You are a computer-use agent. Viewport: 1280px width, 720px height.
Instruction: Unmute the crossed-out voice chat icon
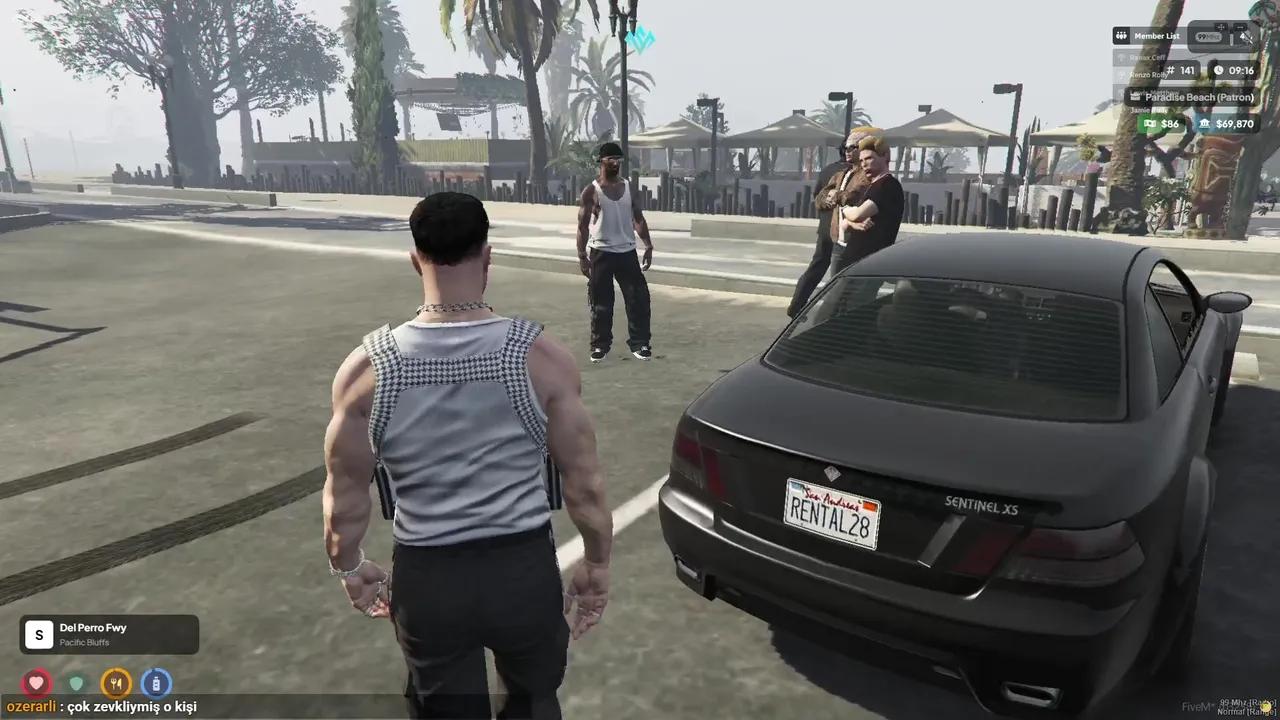pyautogui.click(x=1247, y=36)
